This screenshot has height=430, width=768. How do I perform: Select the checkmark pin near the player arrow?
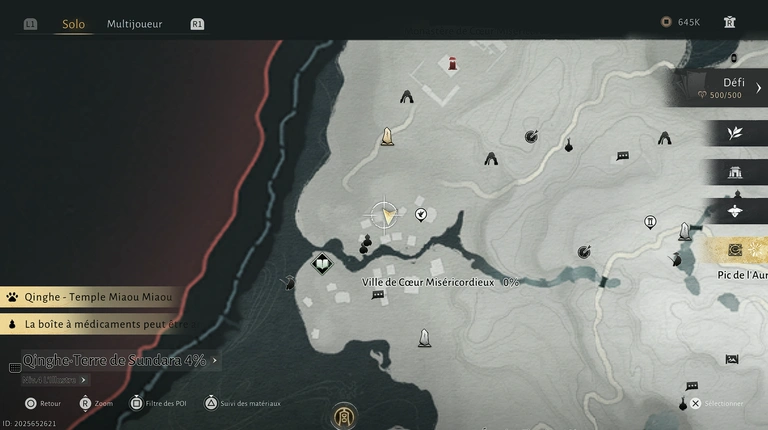(x=421, y=213)
